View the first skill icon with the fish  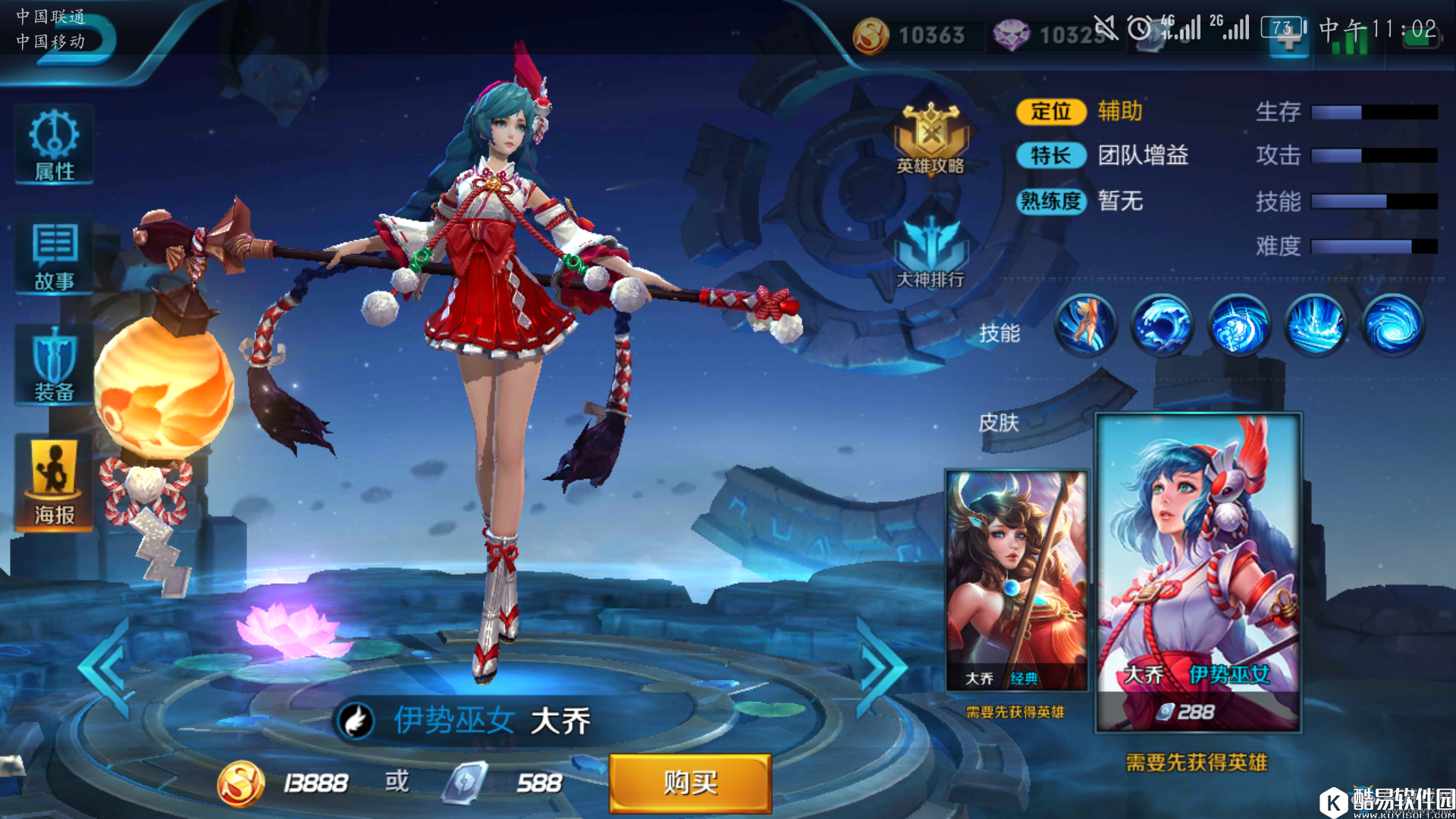click(1085, 325)
